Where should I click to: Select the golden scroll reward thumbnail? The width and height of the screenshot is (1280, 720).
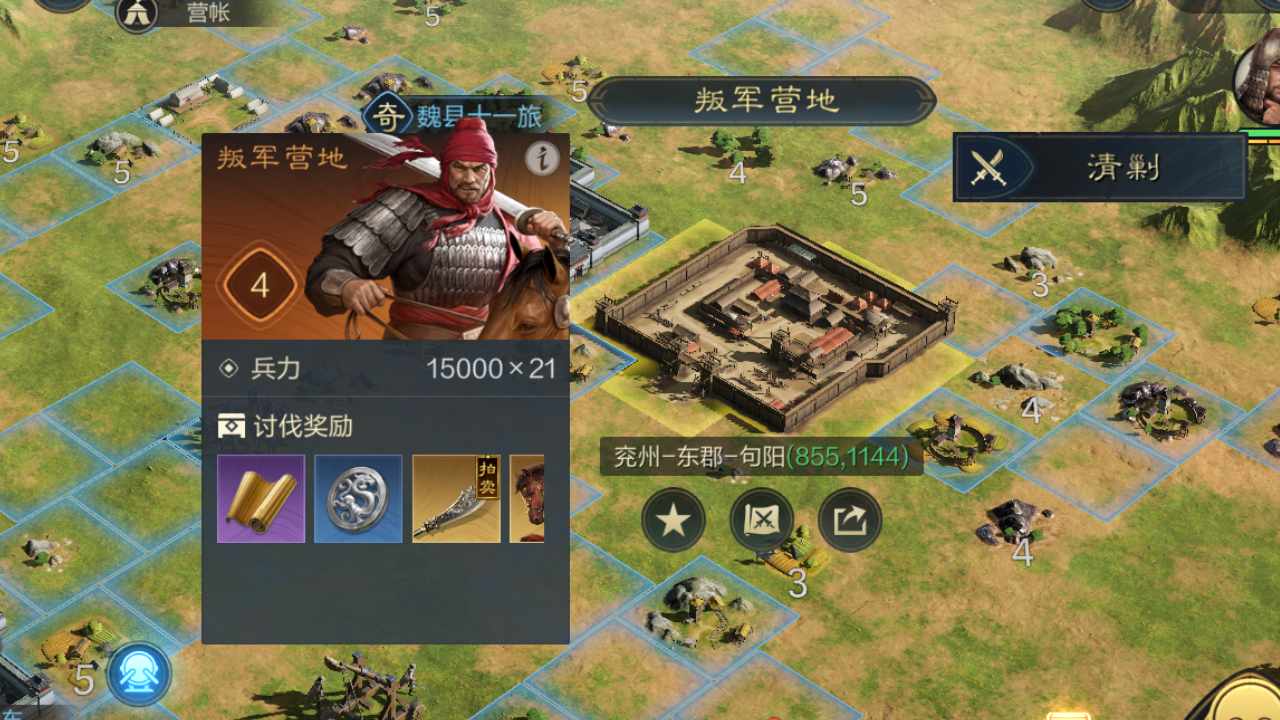pyautogui.click(x=260, y=498)
